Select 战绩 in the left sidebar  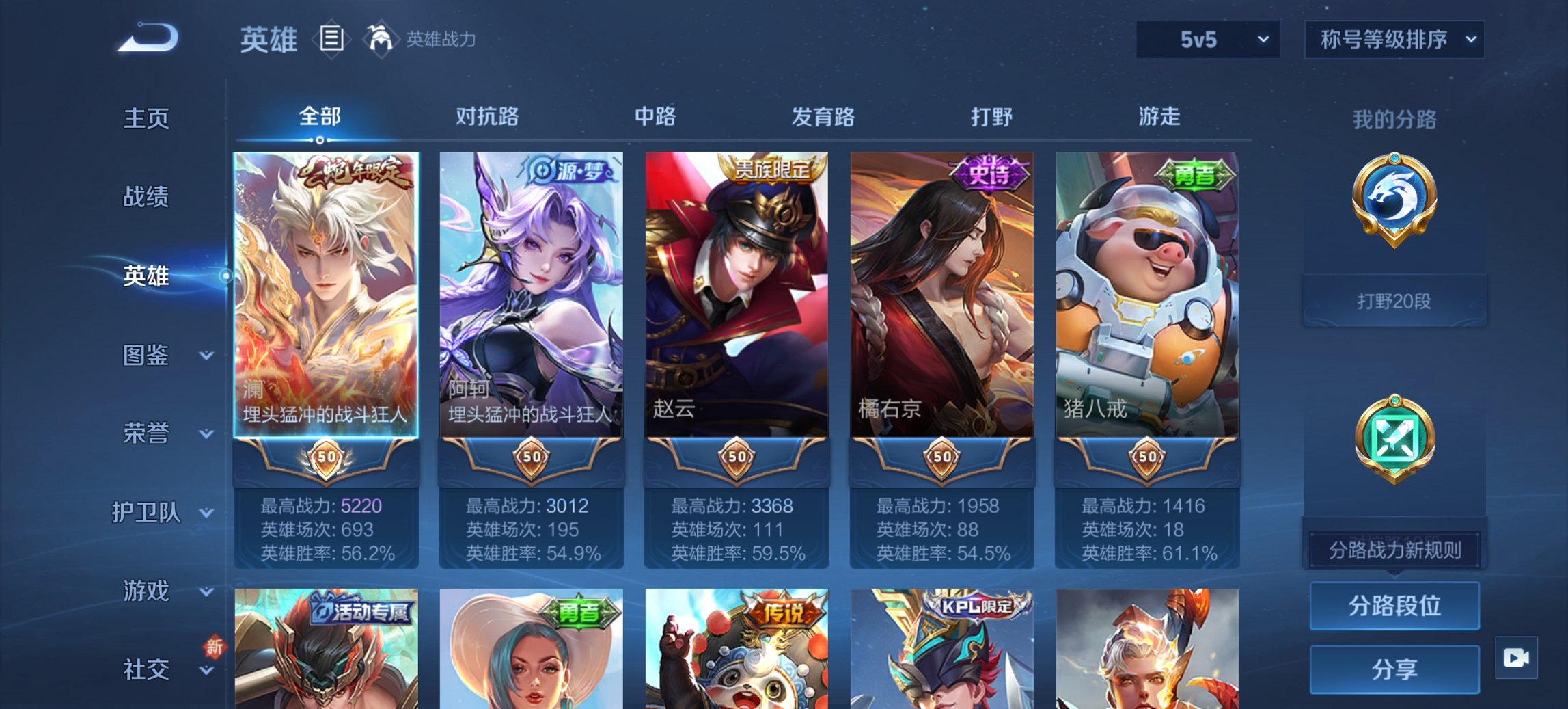[x=148, y=197]
